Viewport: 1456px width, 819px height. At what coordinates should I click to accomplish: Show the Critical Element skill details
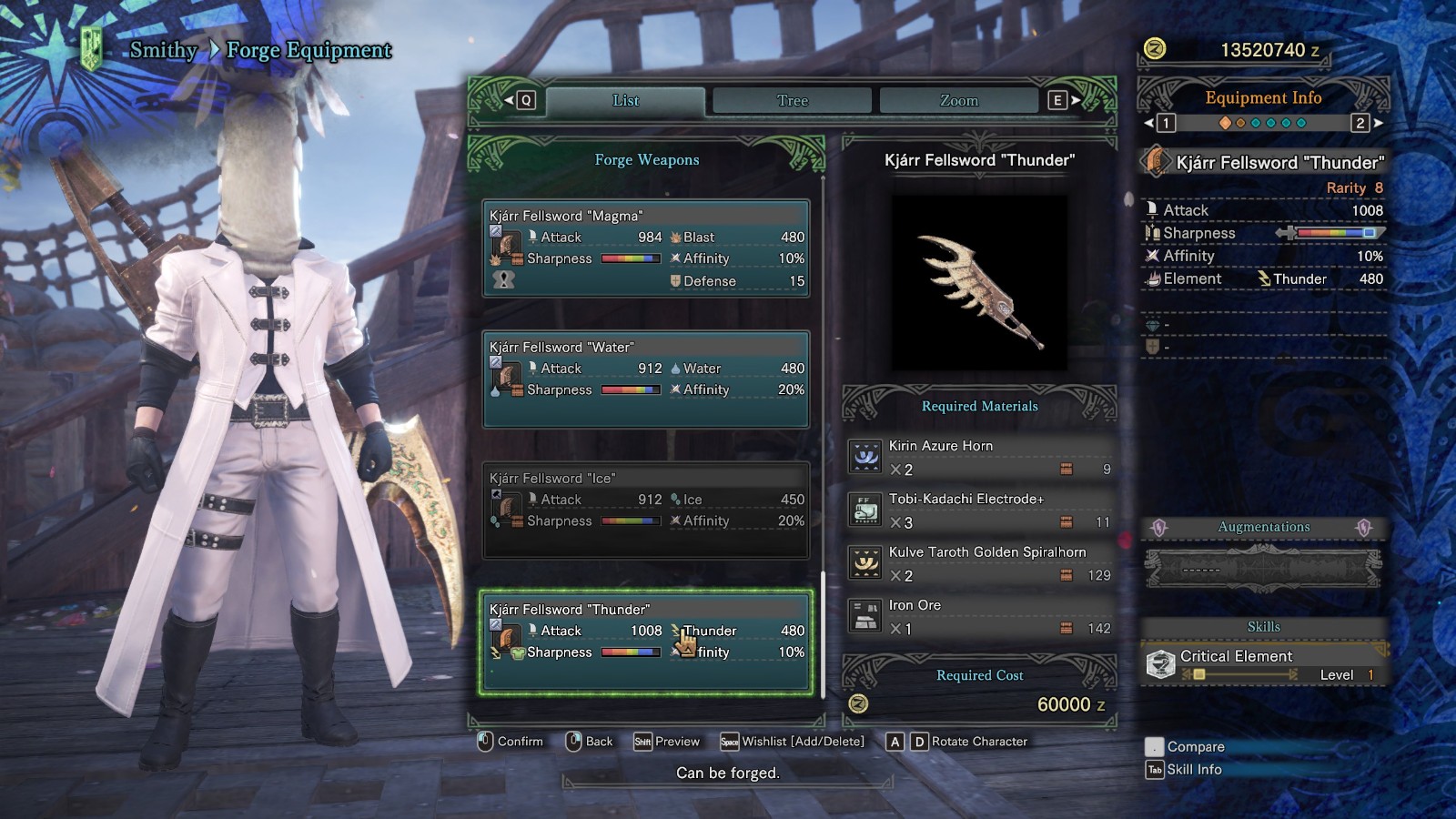coord(1263,664)
